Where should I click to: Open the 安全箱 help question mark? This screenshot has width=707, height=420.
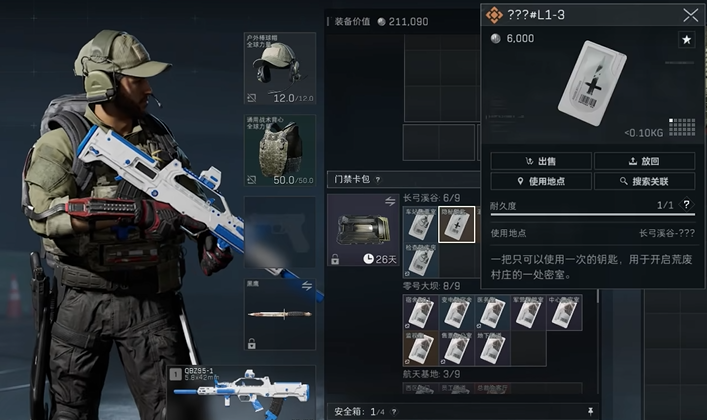coord(393,410)
